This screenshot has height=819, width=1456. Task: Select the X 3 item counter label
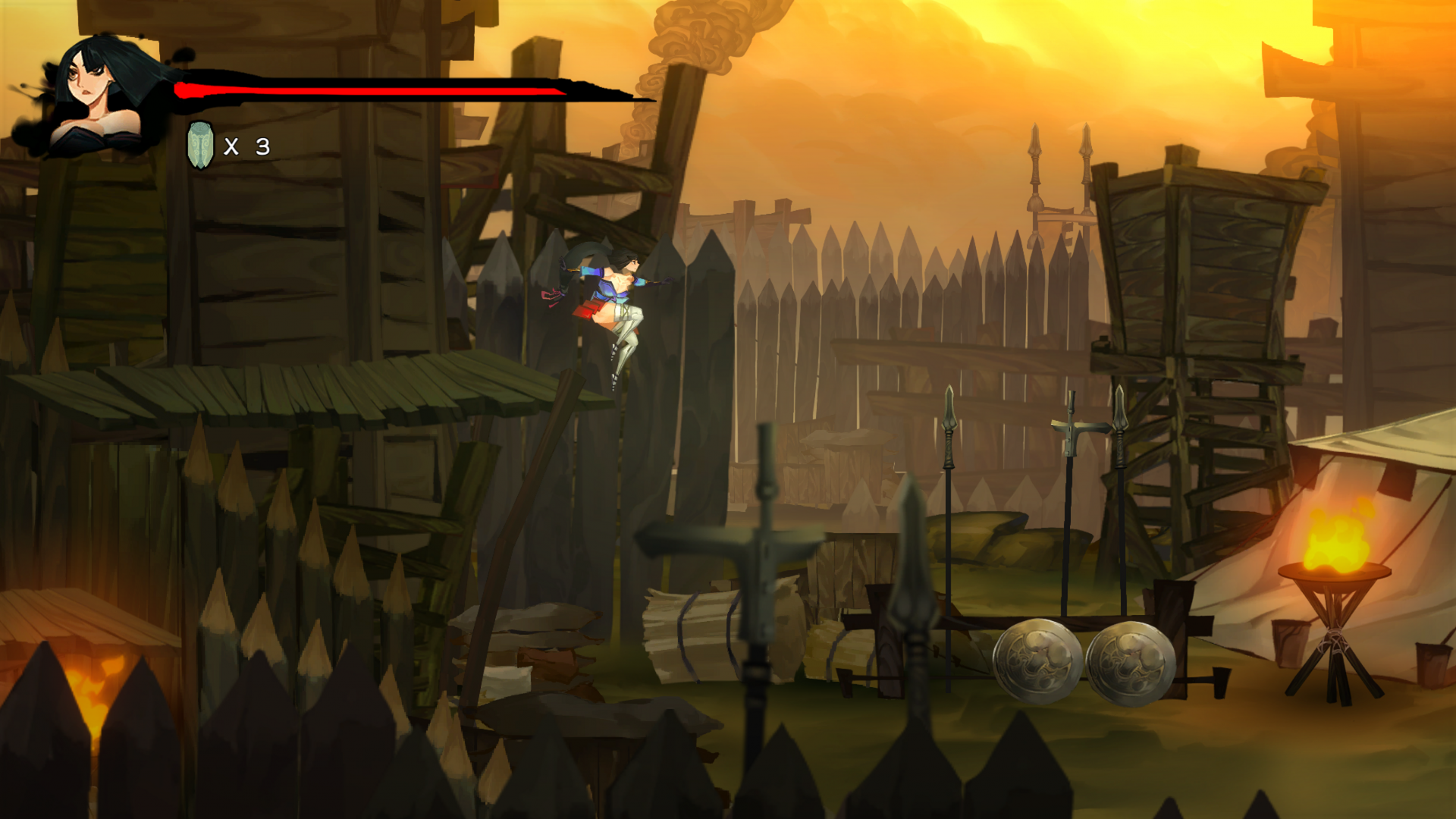(x=246, y=146)
